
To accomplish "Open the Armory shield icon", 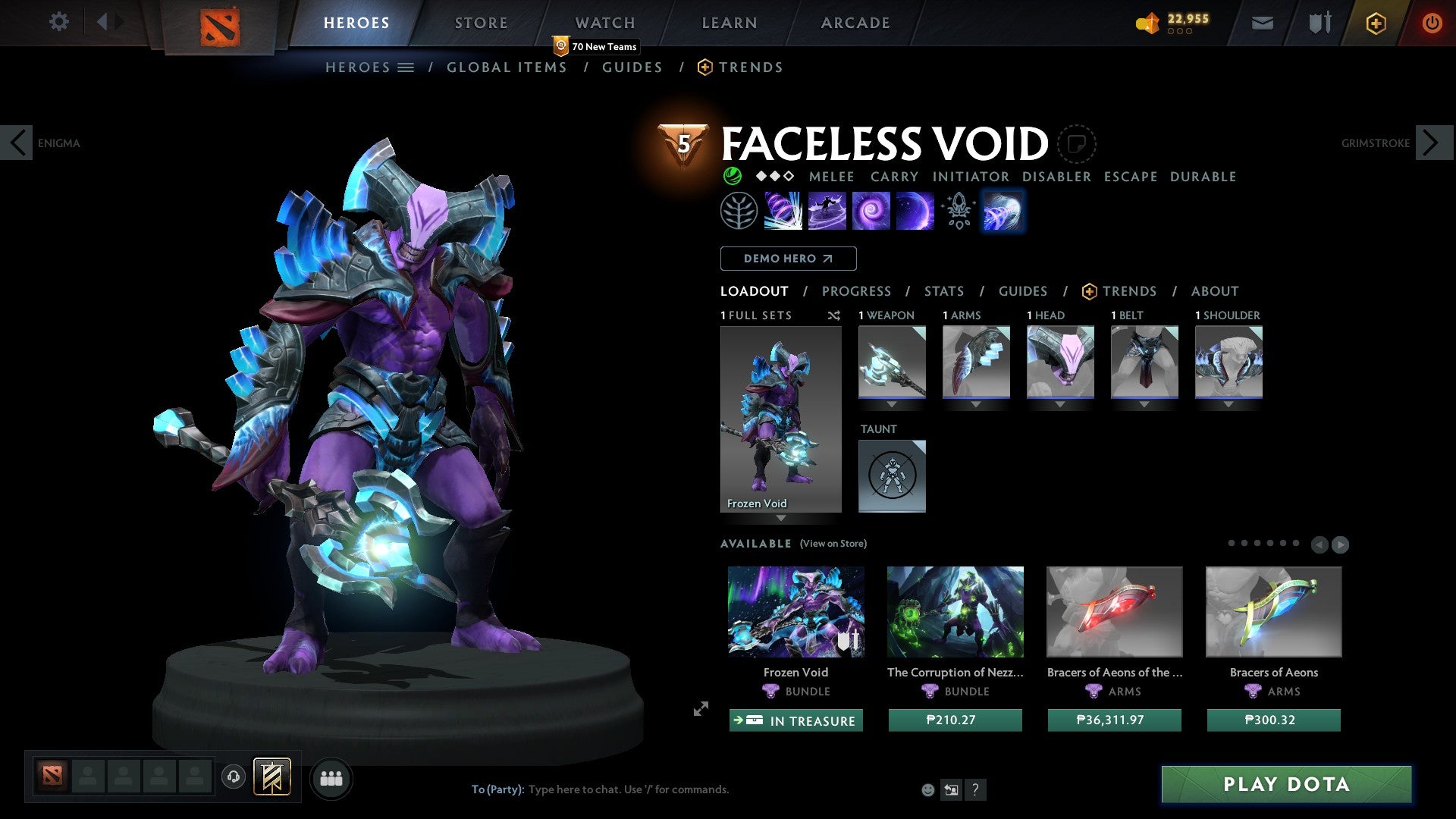I will 1318,23.
